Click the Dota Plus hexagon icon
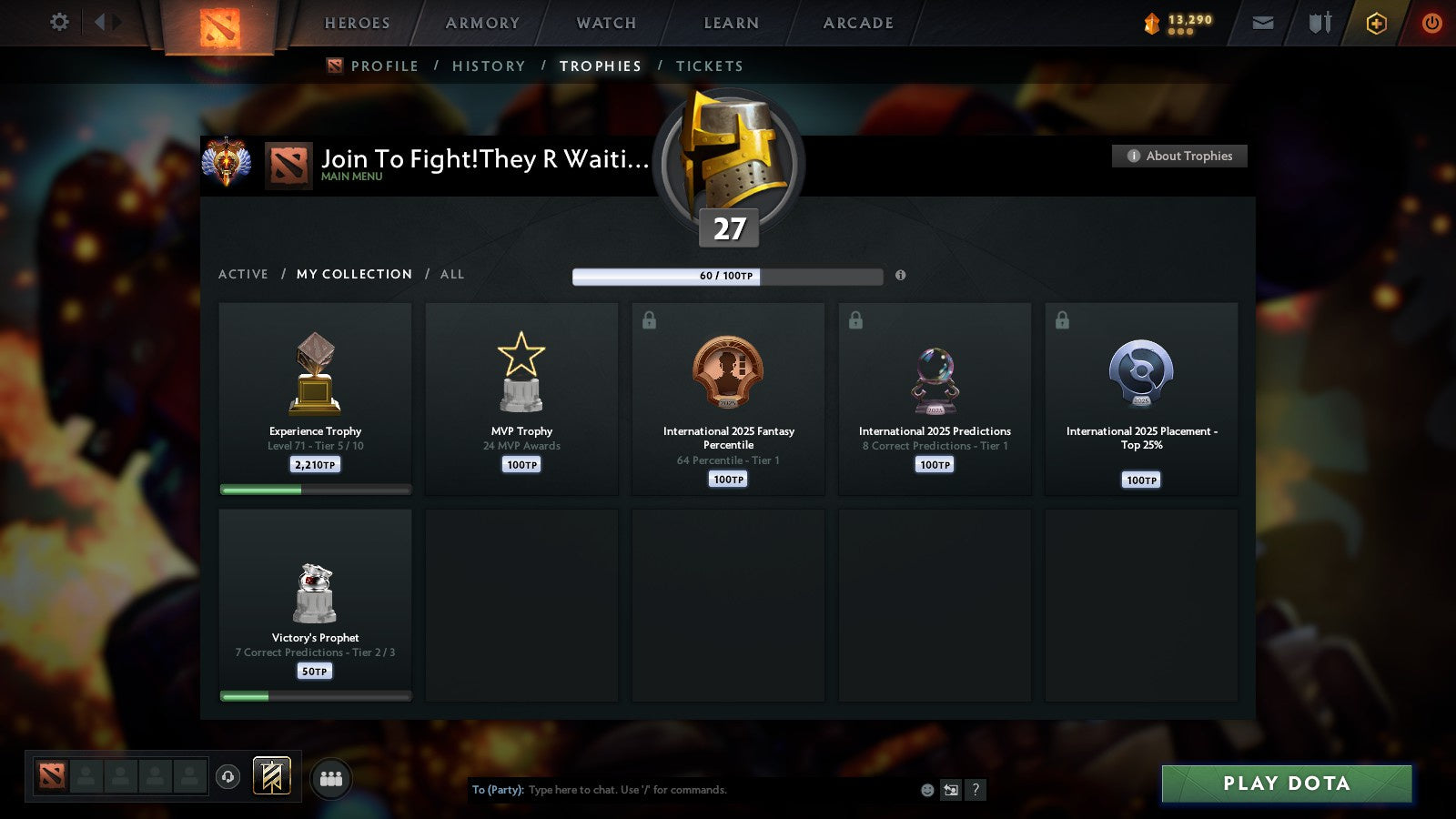Screen dimensions: 1456x819 (x=1377, y=23)
